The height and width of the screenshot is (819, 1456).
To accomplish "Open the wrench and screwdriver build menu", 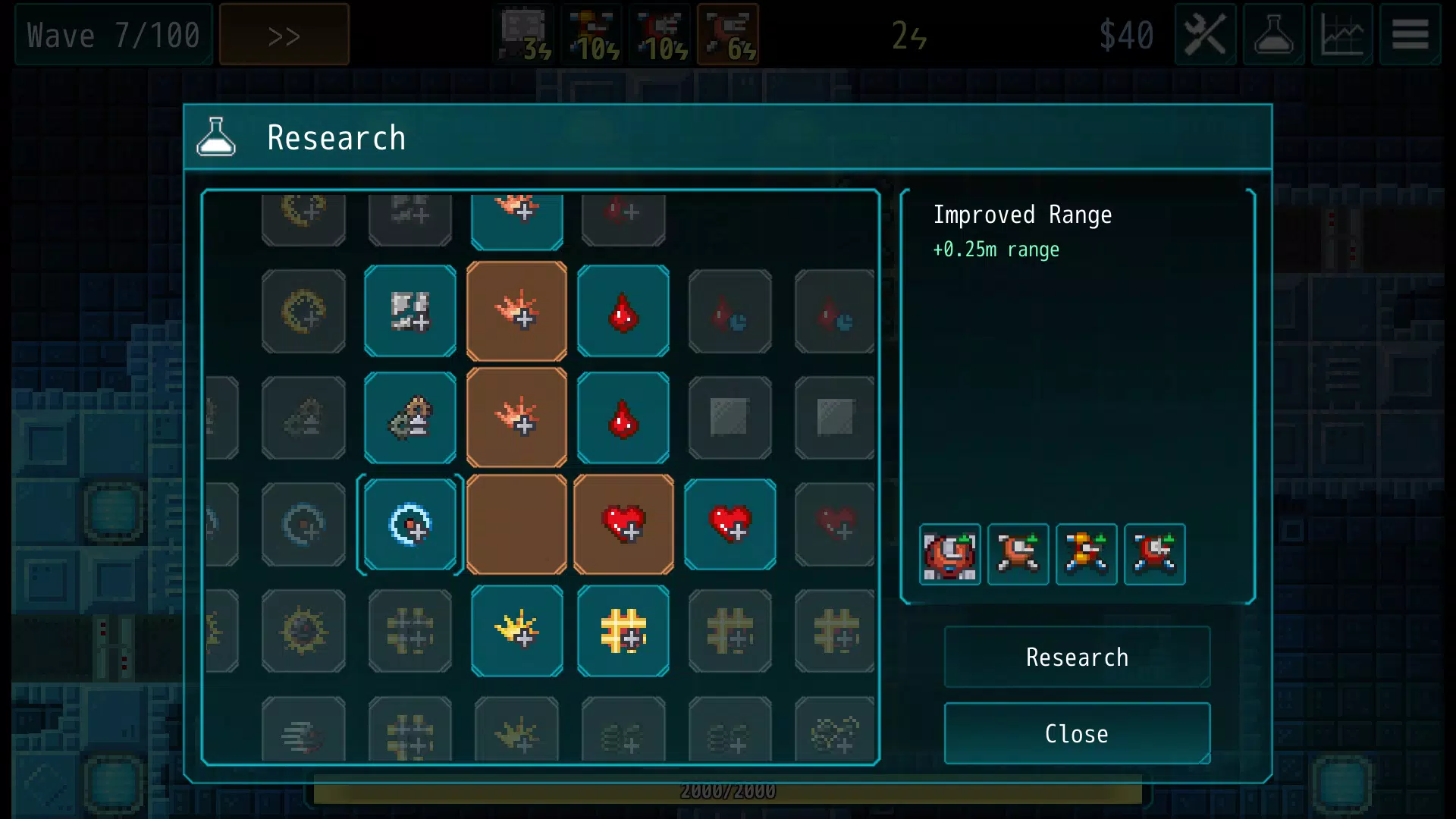I will pos(1205,35).
